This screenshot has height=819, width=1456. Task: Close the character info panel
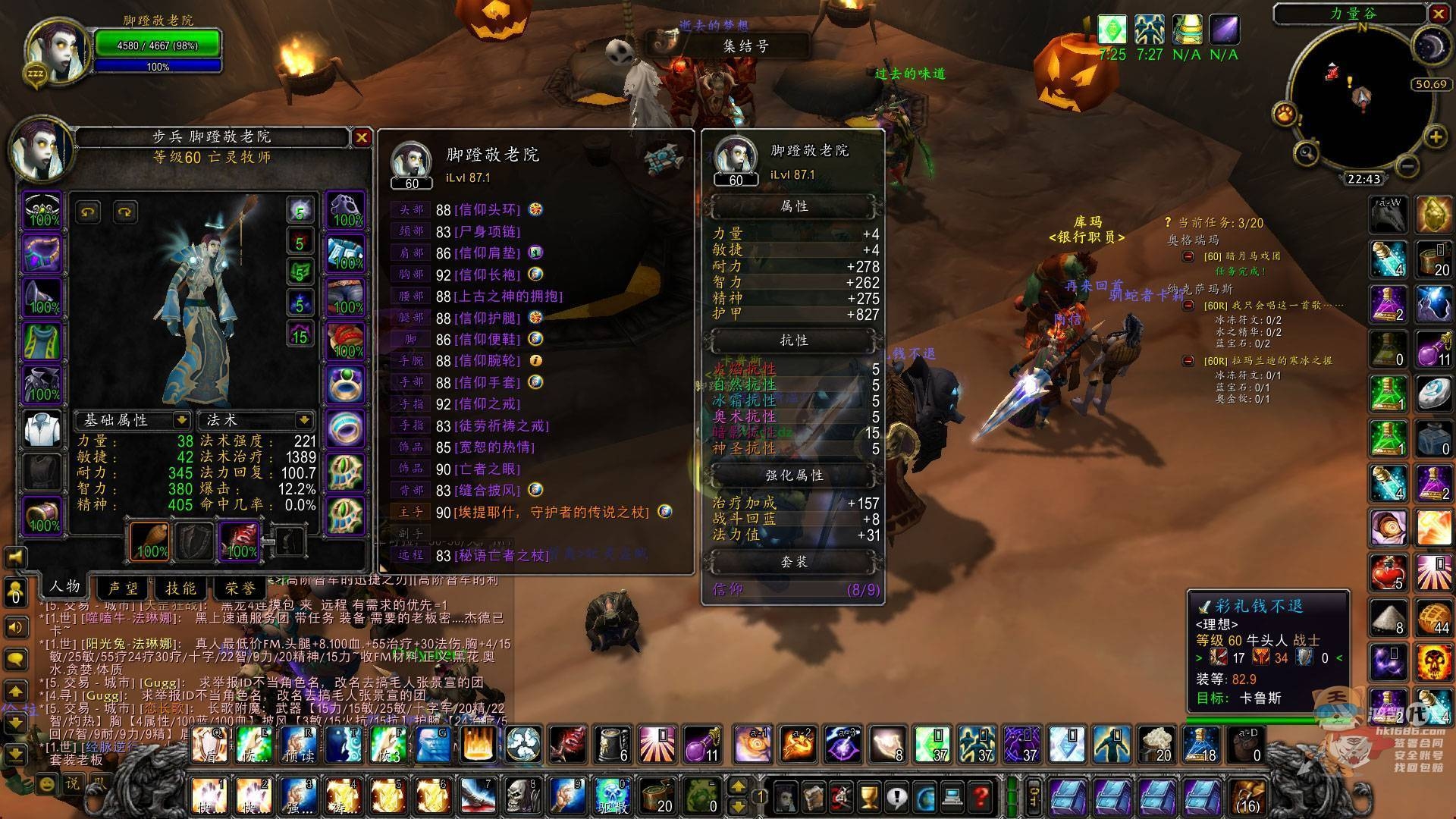[x=361, y=137]
